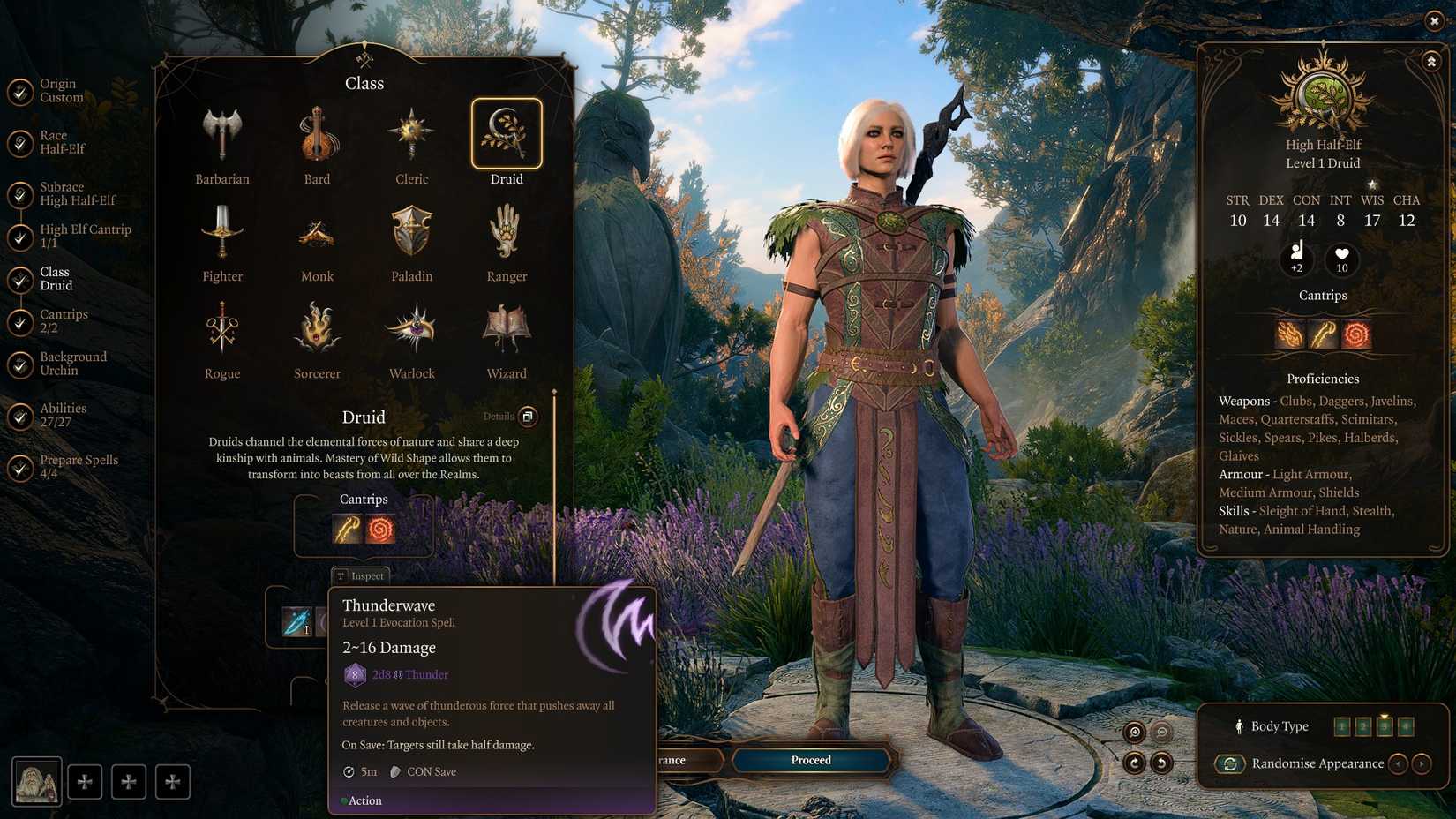Click the Proceed button
The width and height of the screenshot is (1456, 819).
(809, 760)
